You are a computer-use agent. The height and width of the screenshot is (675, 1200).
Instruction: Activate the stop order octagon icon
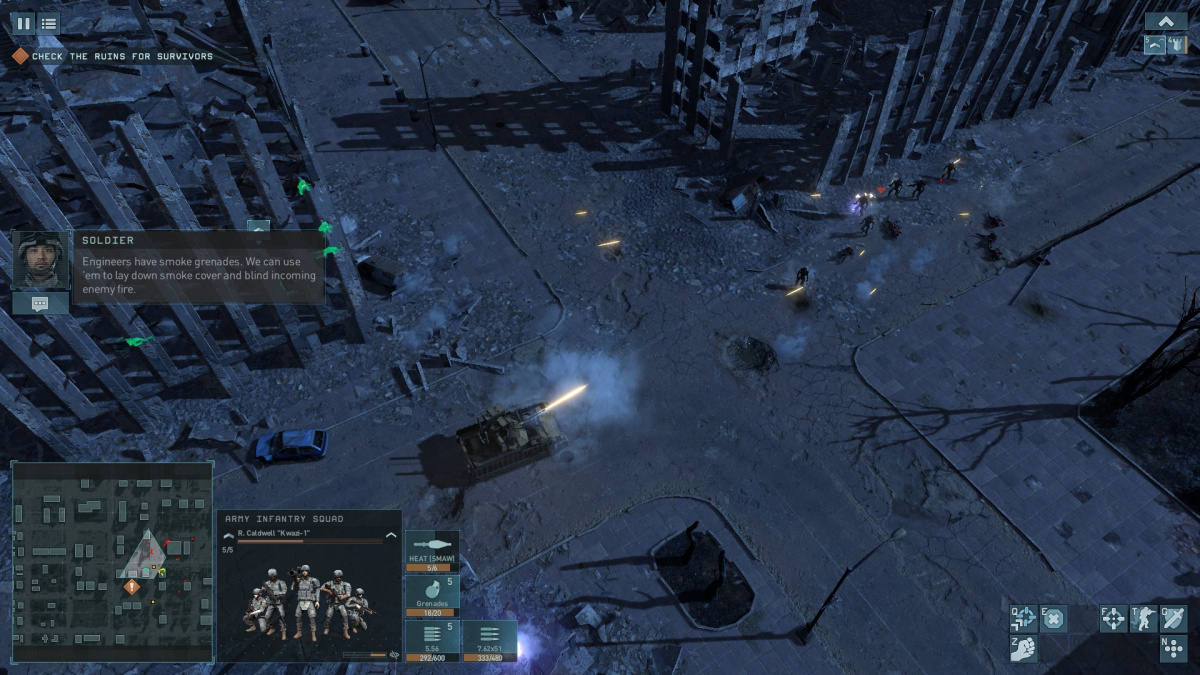(x=1054, y=619)
